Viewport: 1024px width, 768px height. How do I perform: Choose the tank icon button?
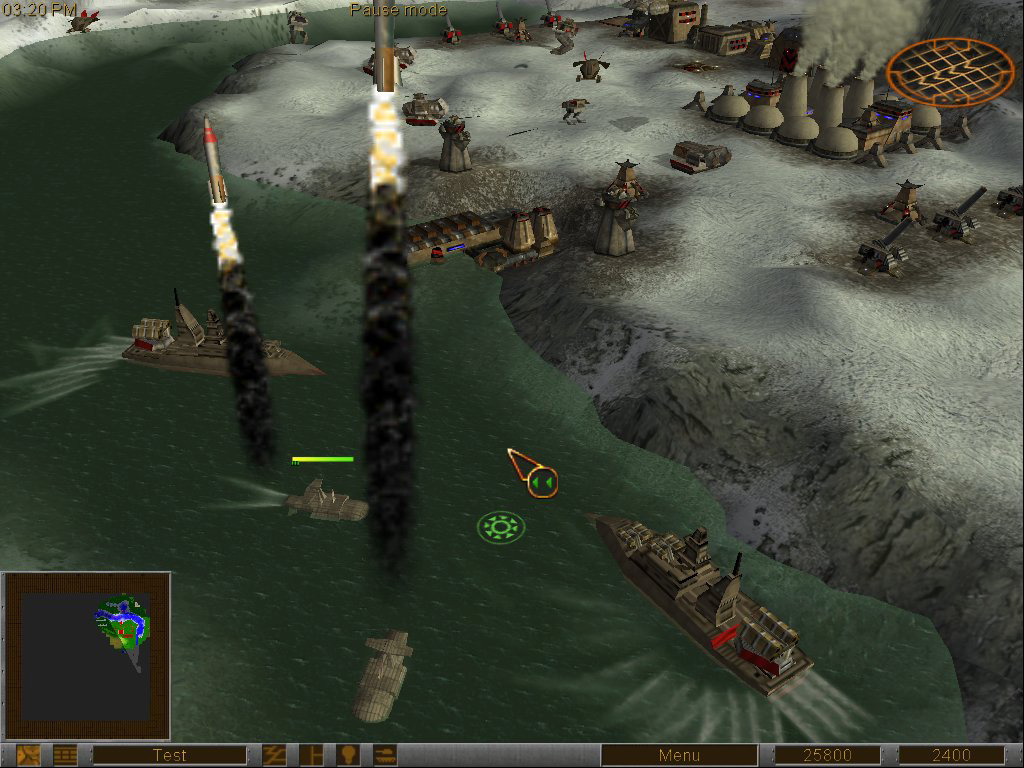[x=385, y=755]
